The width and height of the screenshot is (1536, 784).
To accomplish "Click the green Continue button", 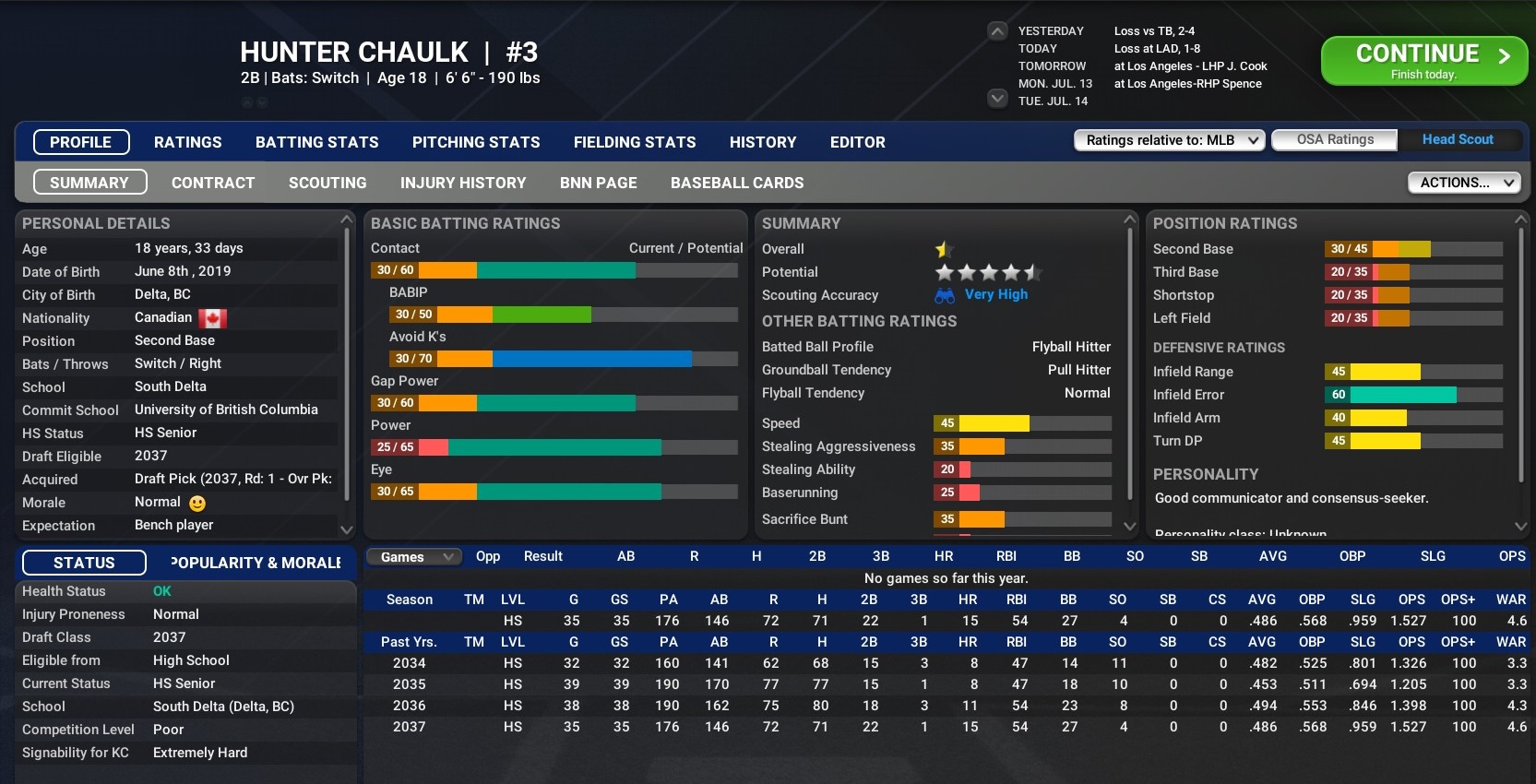I will (x=1423, y=61).
